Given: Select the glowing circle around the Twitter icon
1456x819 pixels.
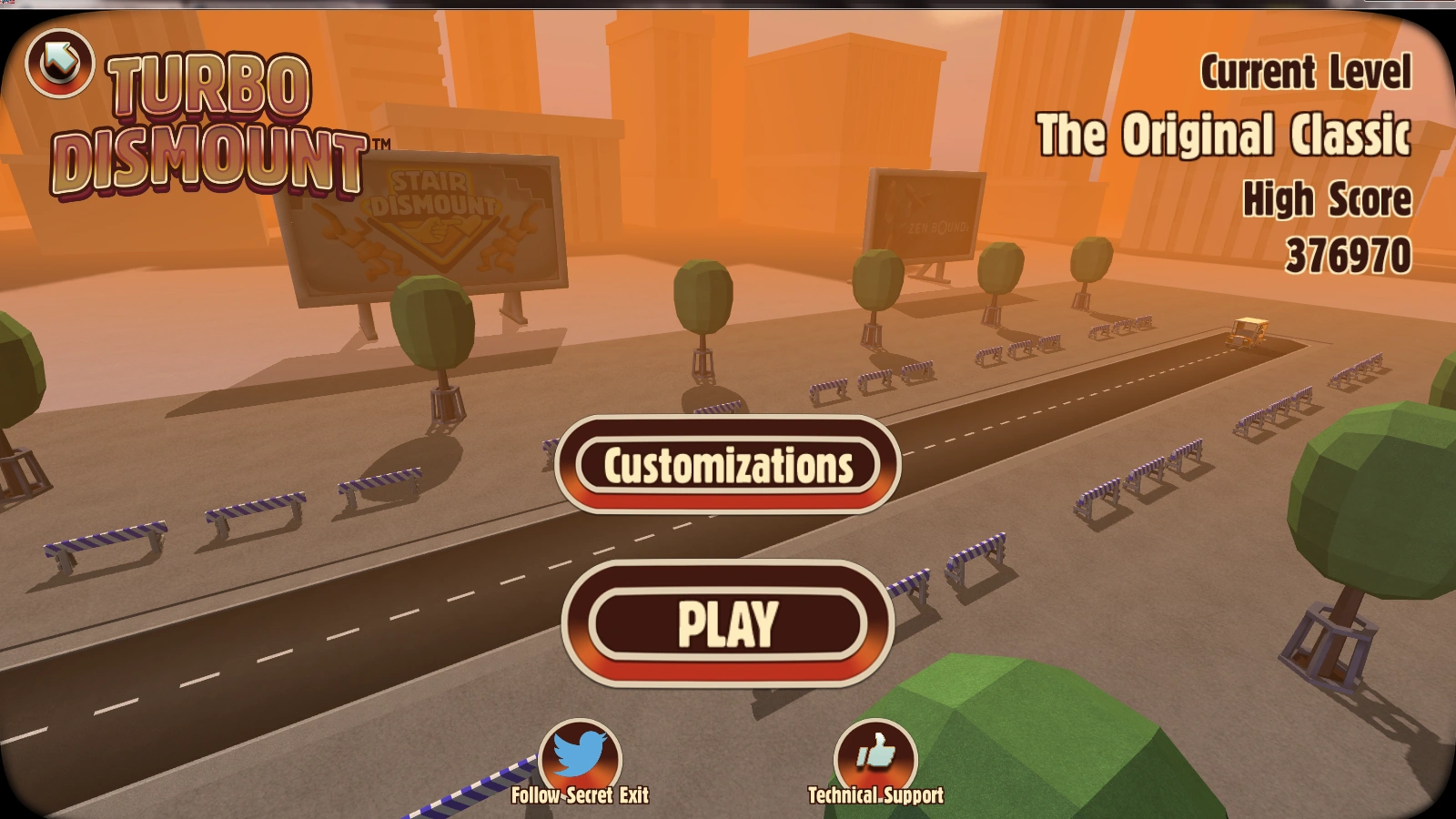Looking at the screenshot, I should point(580,753).
